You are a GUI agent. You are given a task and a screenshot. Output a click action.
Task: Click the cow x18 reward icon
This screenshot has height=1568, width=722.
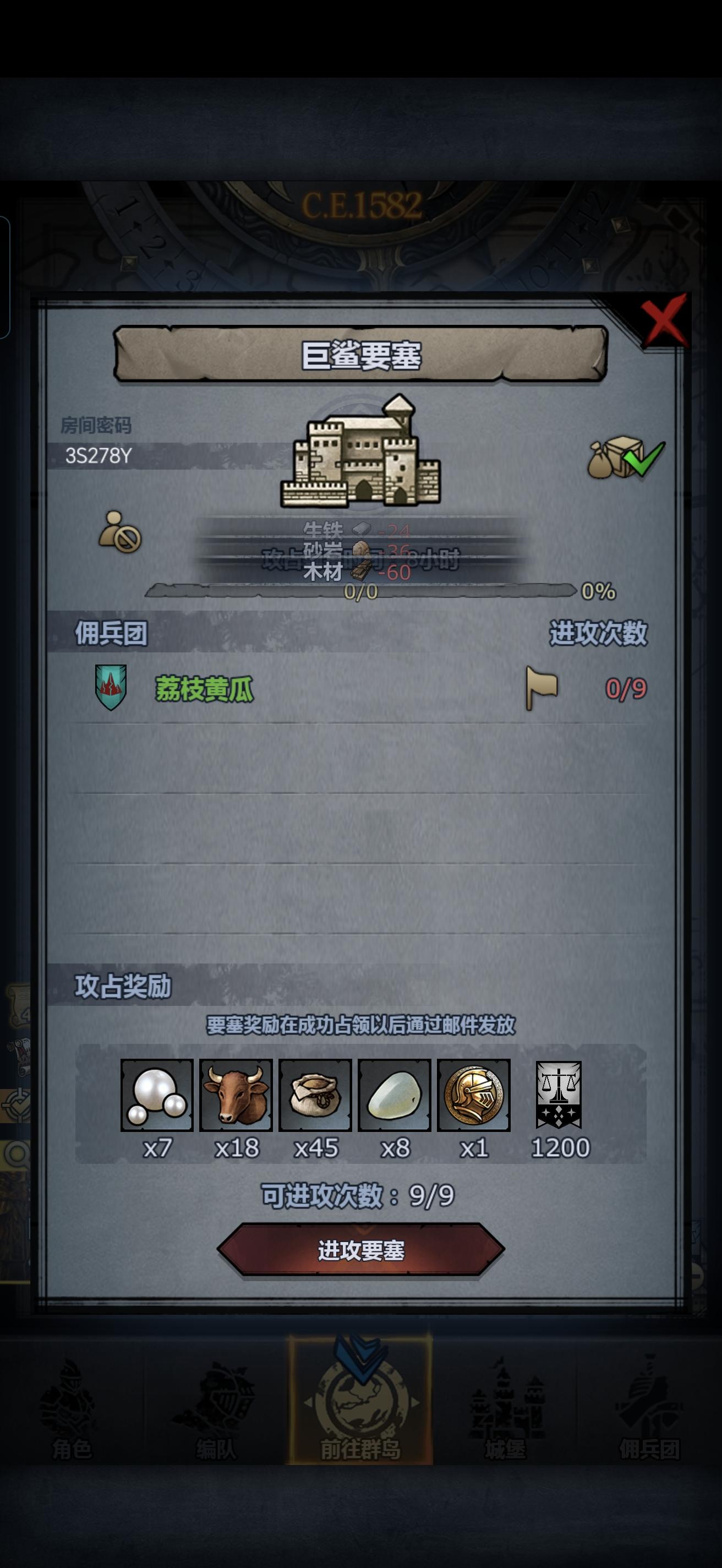coord(236,1099)
